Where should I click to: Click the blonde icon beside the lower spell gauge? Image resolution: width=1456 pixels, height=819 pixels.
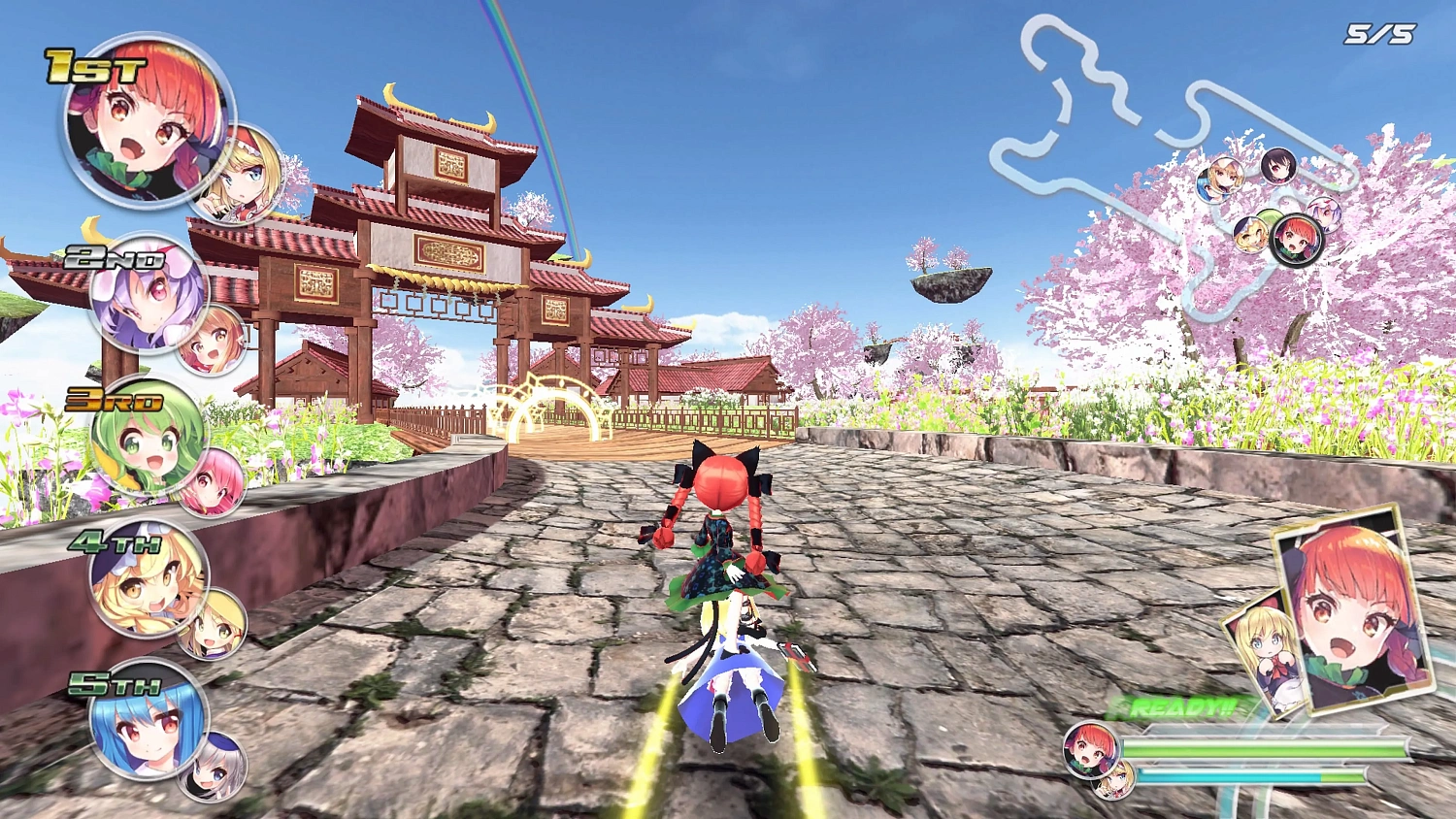pyautogui.click(x=1113, y=781)
